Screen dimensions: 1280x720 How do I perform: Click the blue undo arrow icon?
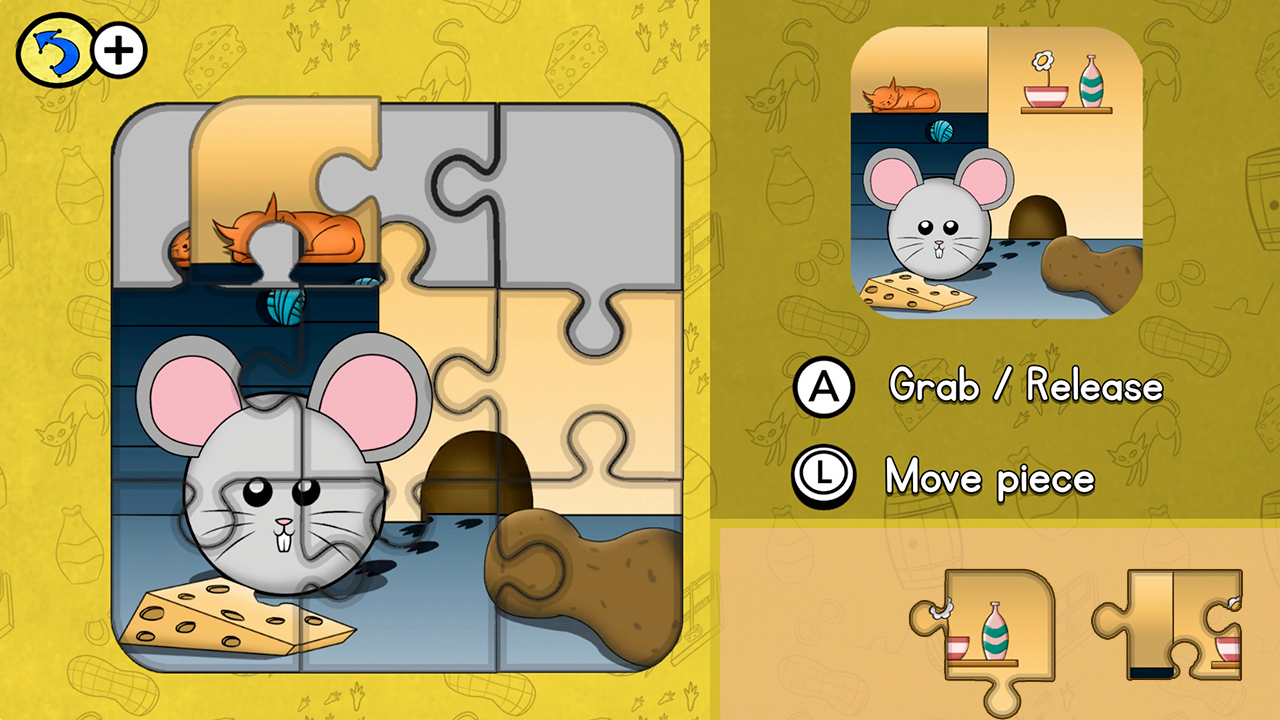pos(52,49)
